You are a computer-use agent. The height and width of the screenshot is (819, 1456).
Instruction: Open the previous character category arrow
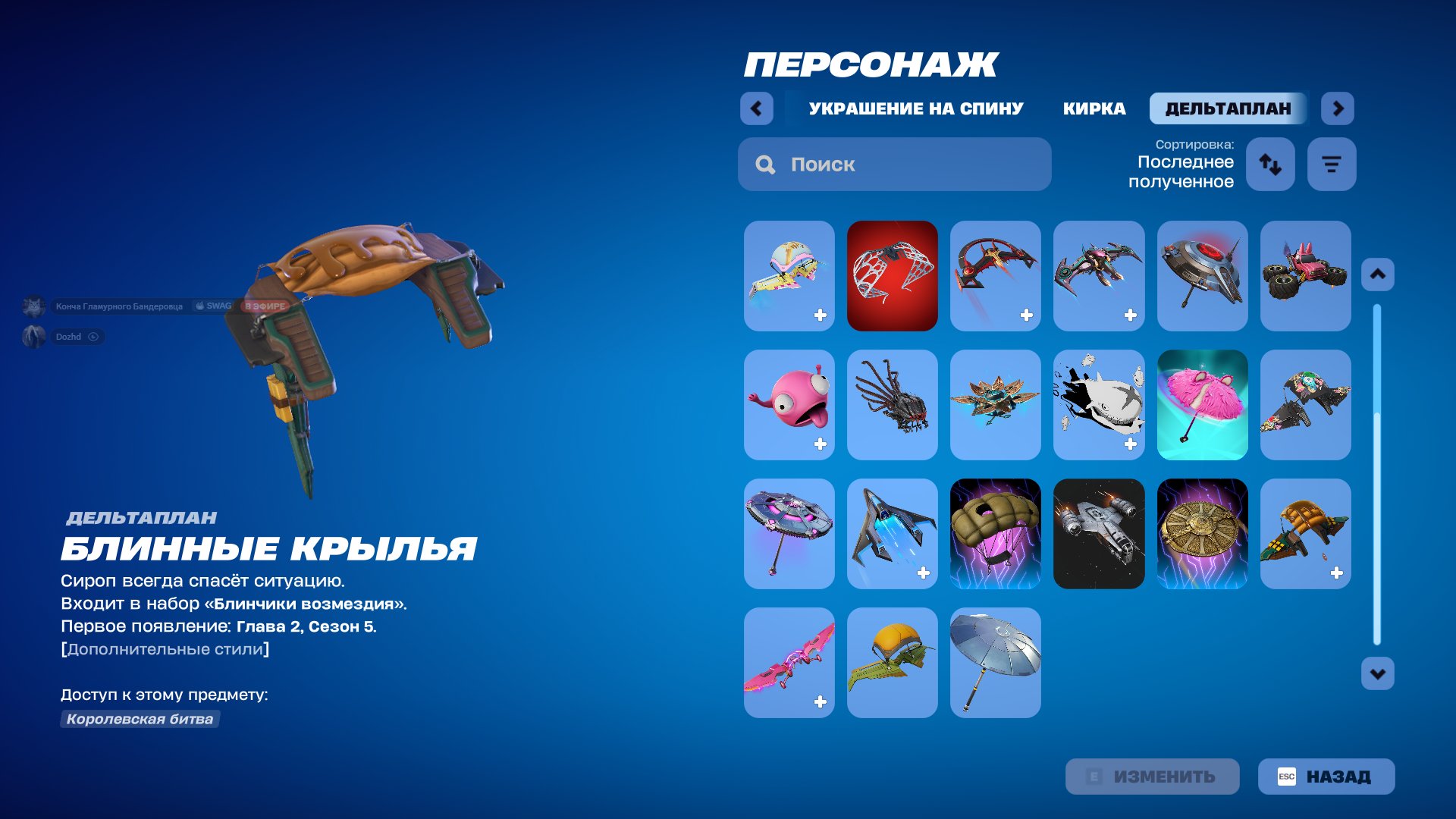pyautogui.click(x=755, y=108)
